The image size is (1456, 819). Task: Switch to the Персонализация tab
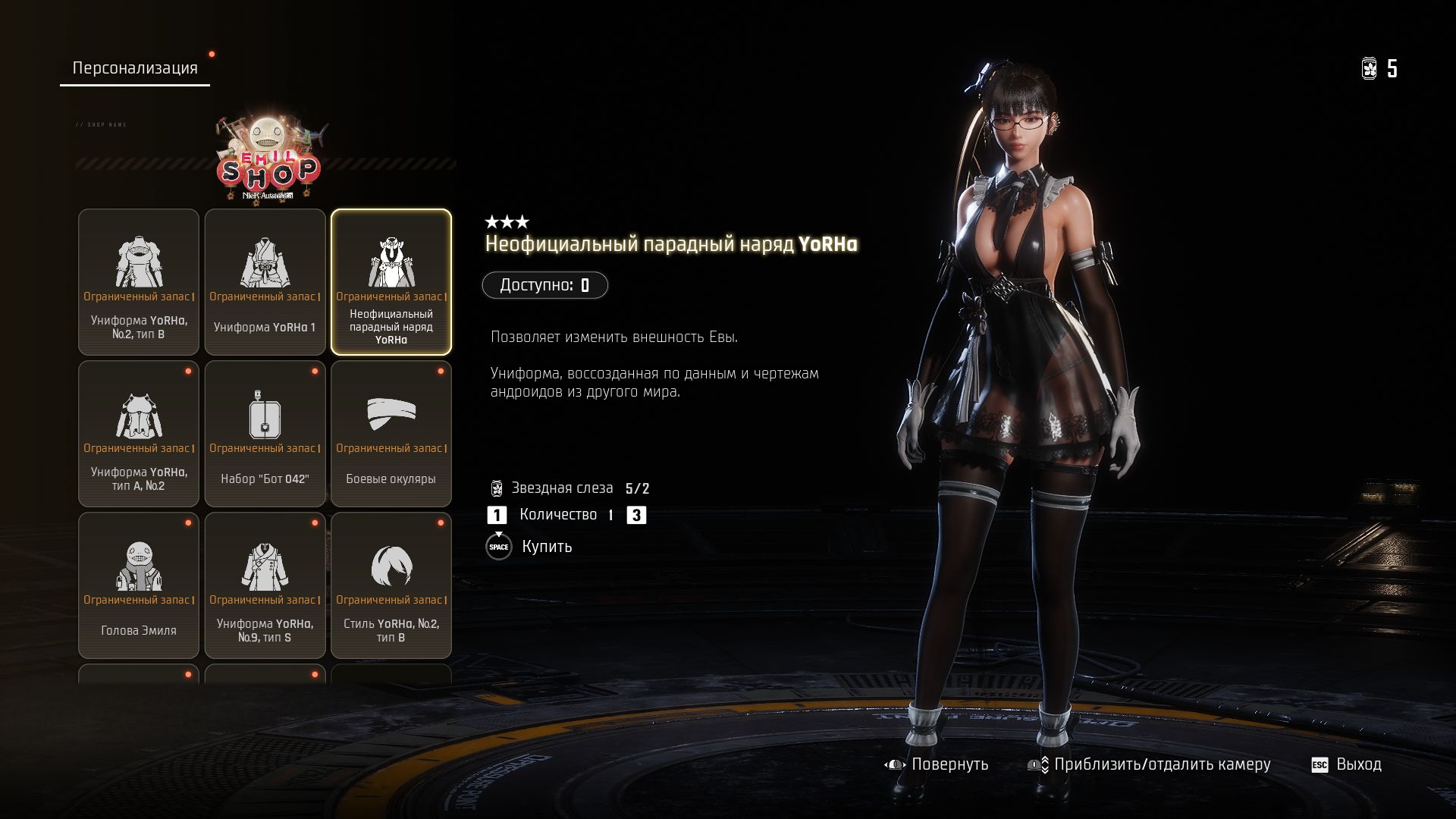tap(135, 68)
